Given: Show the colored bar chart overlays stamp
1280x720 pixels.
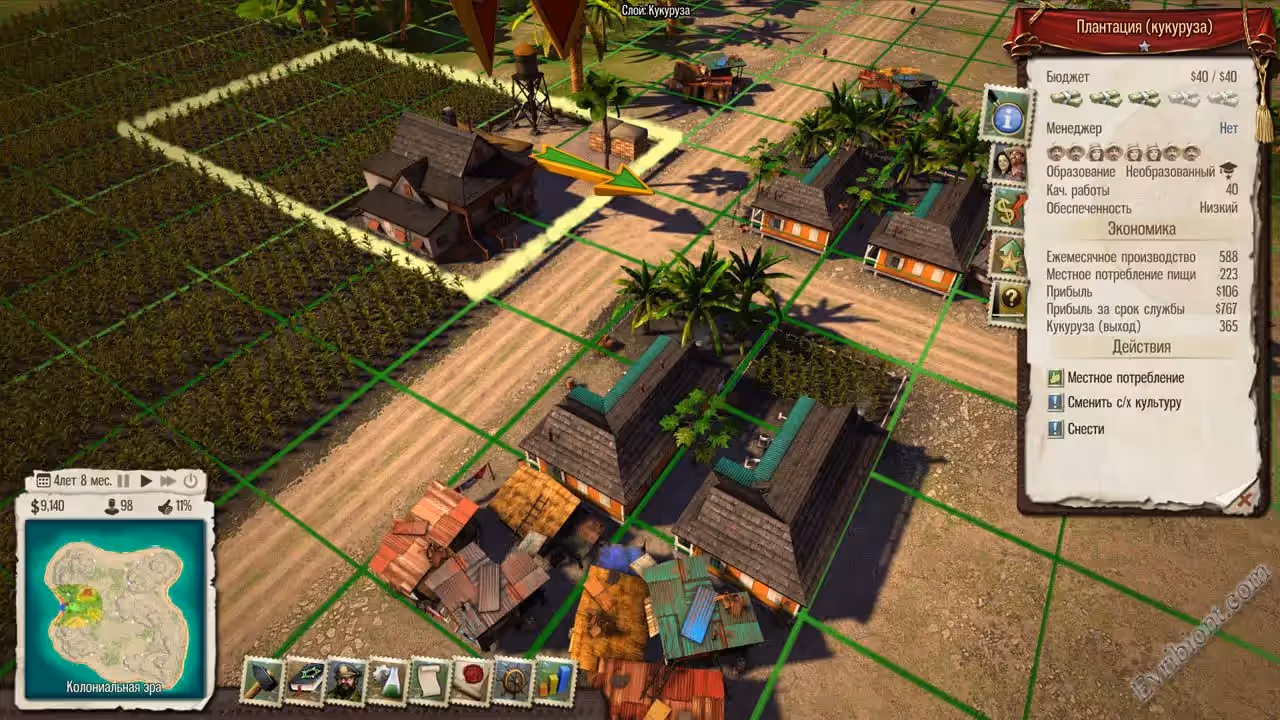Looking at the screenshot, I should pos(555,681).
